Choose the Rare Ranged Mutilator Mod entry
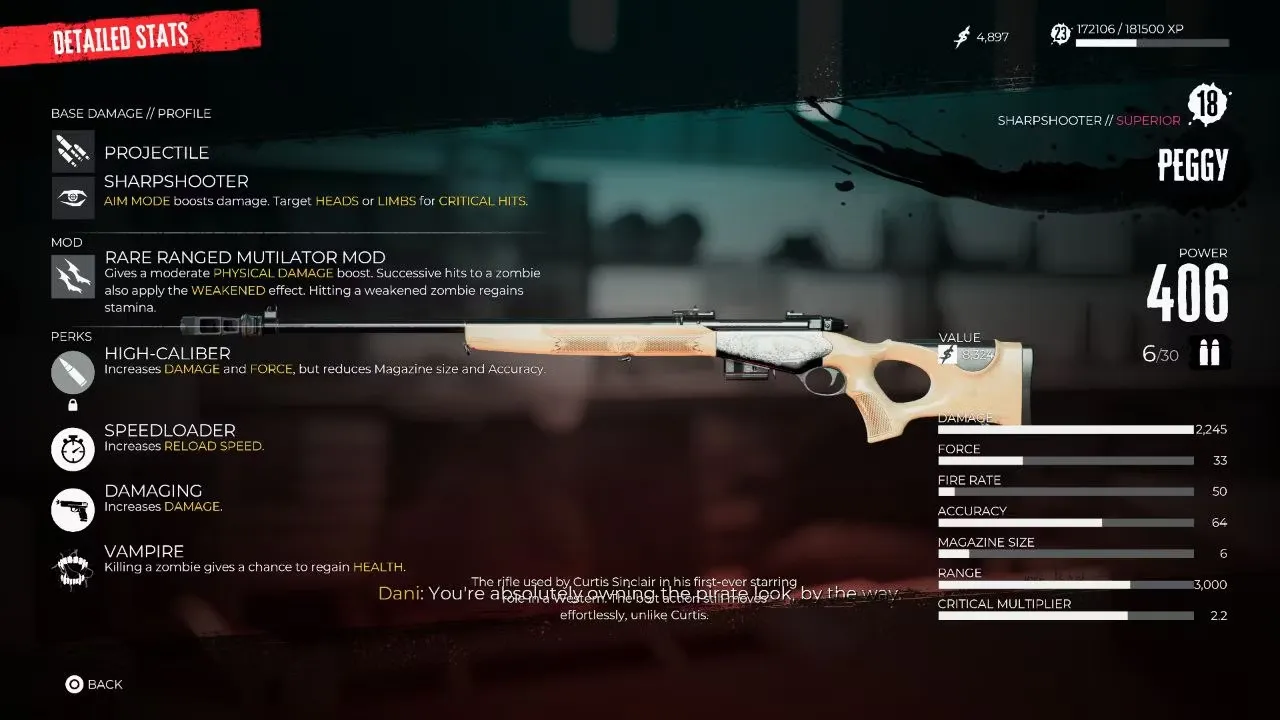Viewport: 1280px width, 720px height. coord(245,257)
